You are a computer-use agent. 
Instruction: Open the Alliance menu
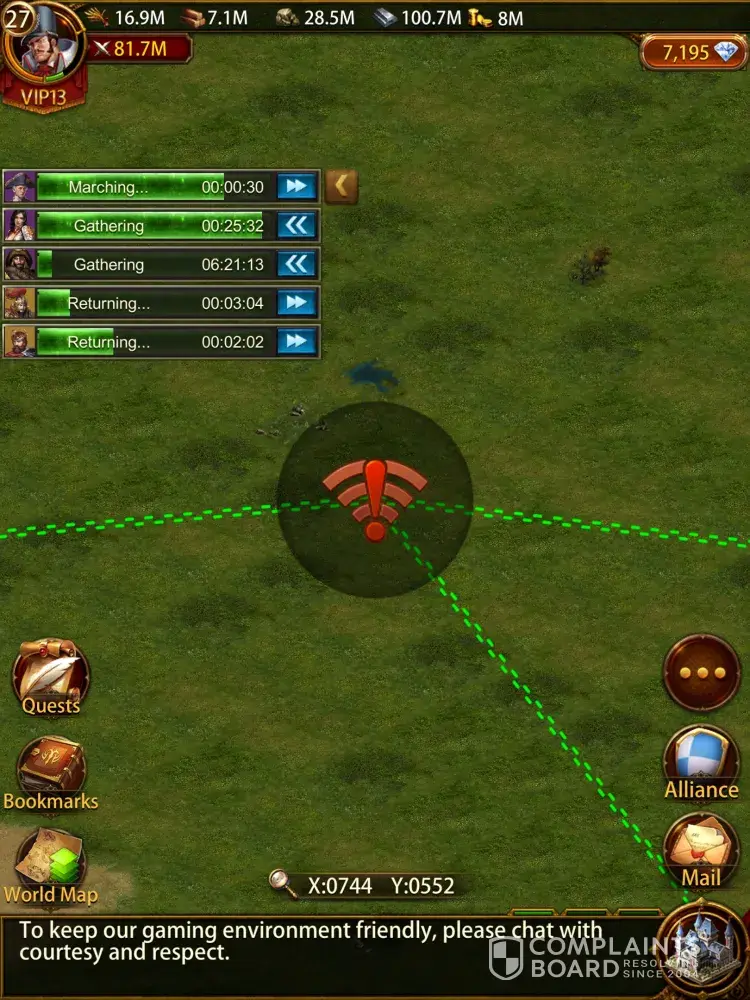[701, 763]
